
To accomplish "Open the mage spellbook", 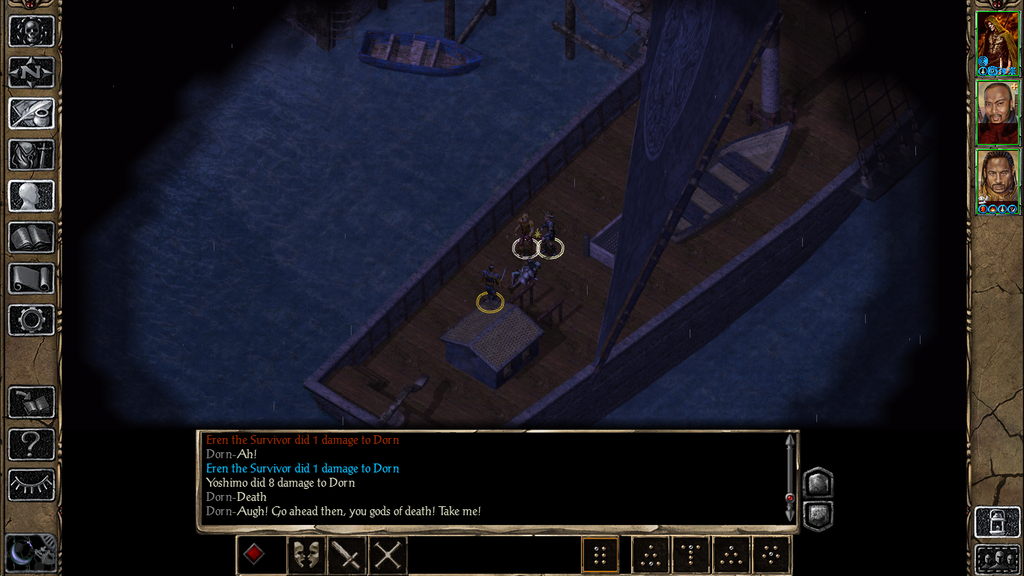I will [31, 238].
